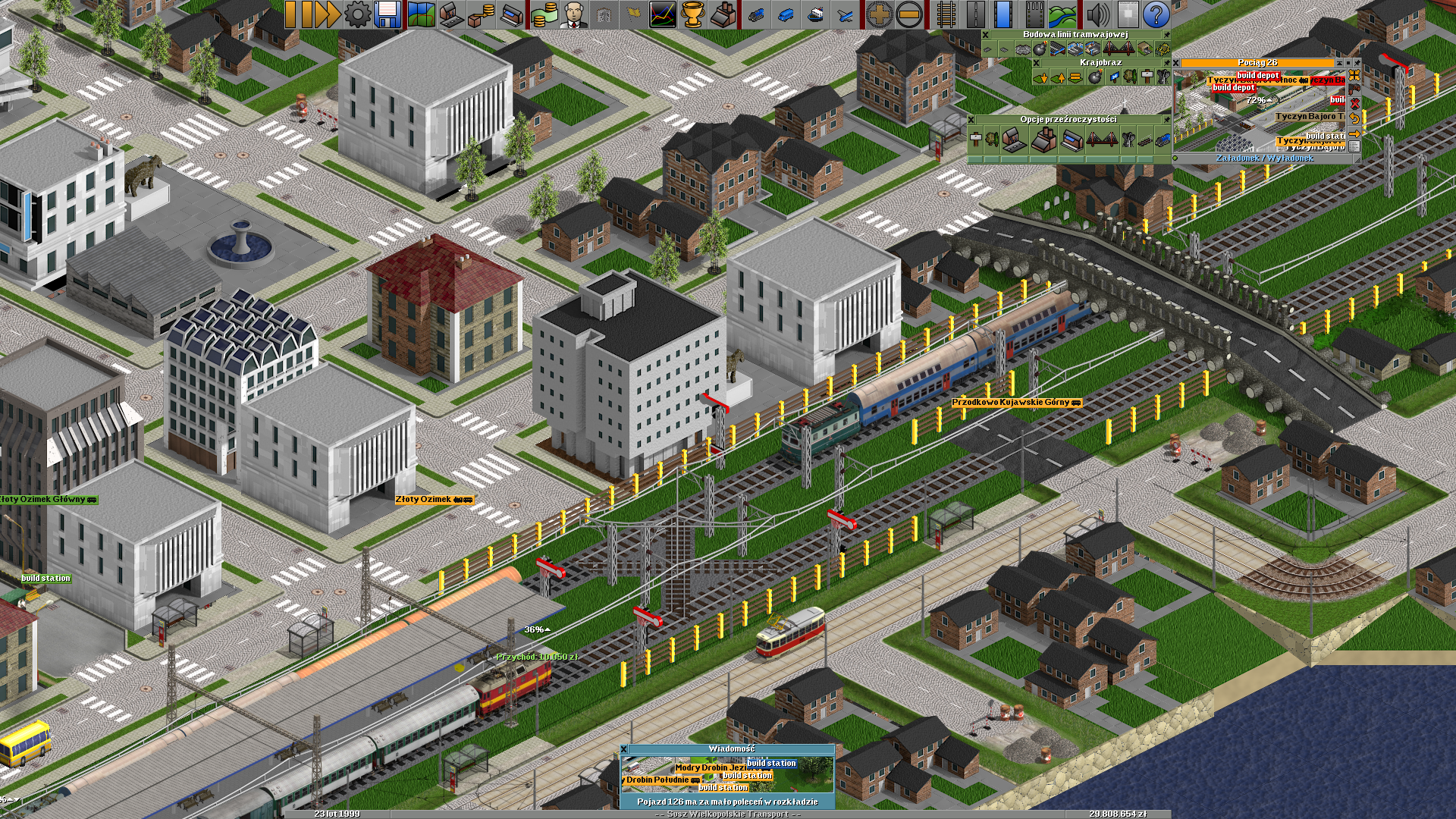Open the company finances coin stack icon

coord(543,14)
